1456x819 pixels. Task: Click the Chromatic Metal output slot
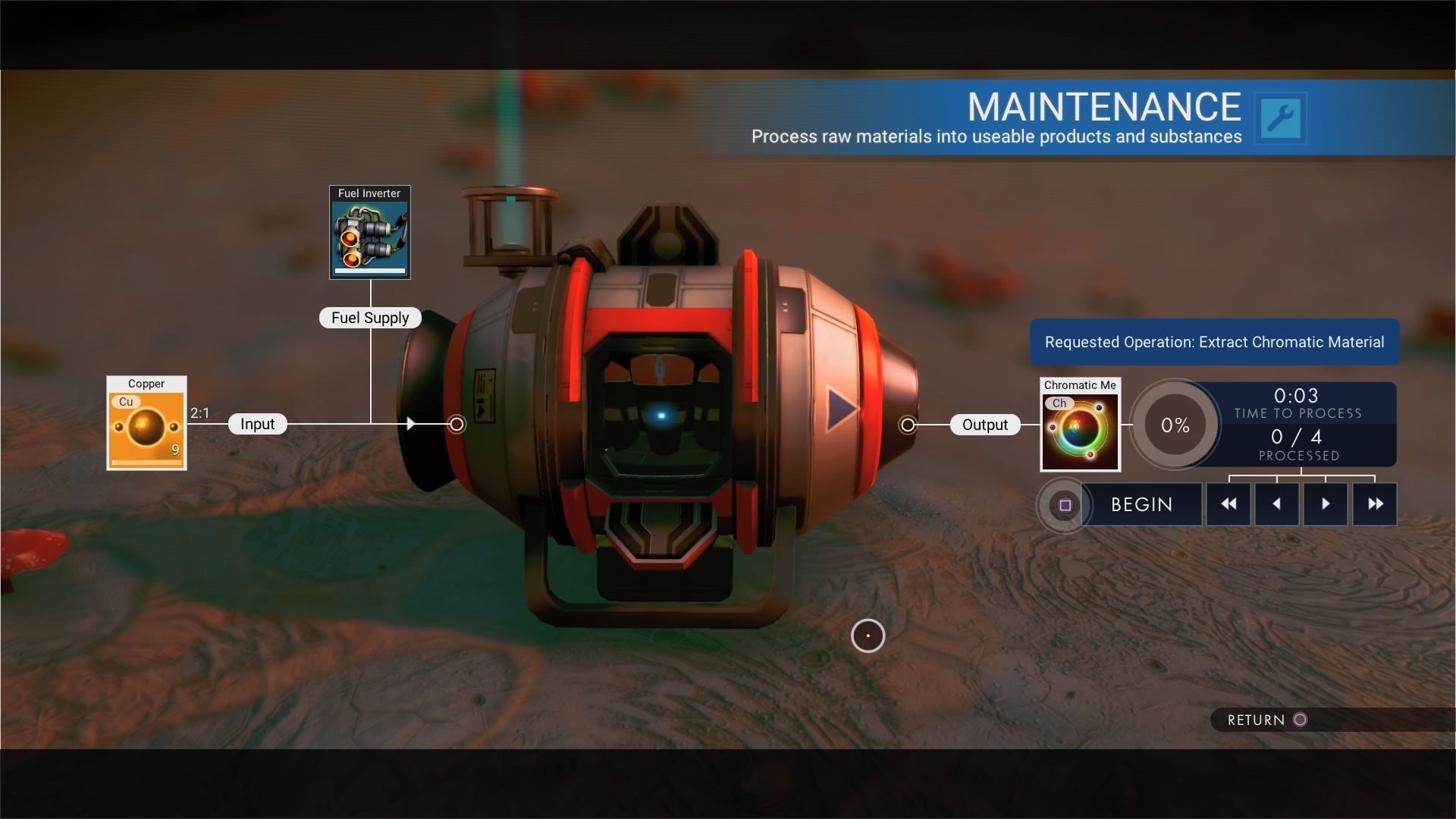[x=1080, y=425]
